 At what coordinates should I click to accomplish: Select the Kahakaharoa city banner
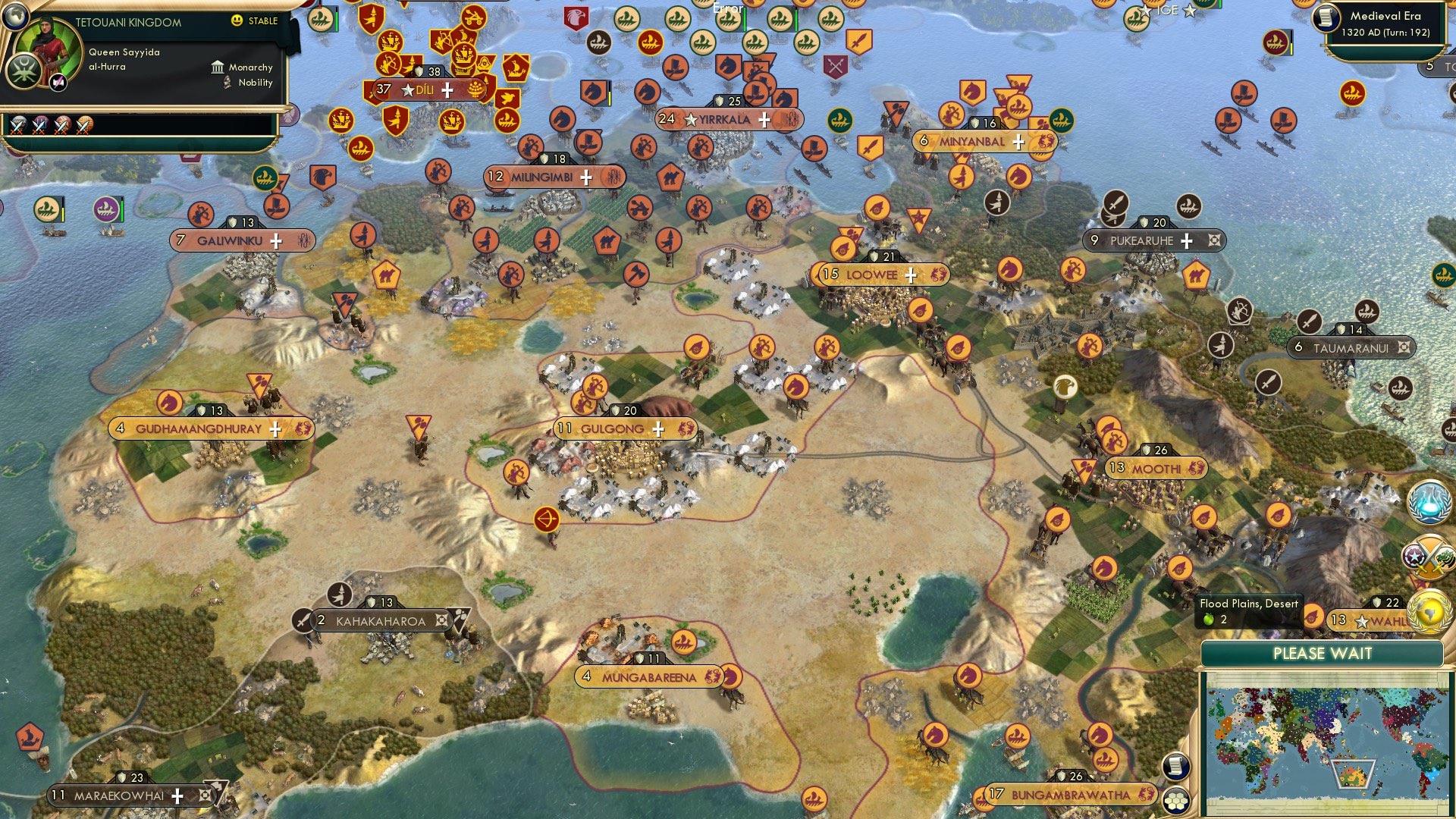pyautogui.click(x=379, y=620)
